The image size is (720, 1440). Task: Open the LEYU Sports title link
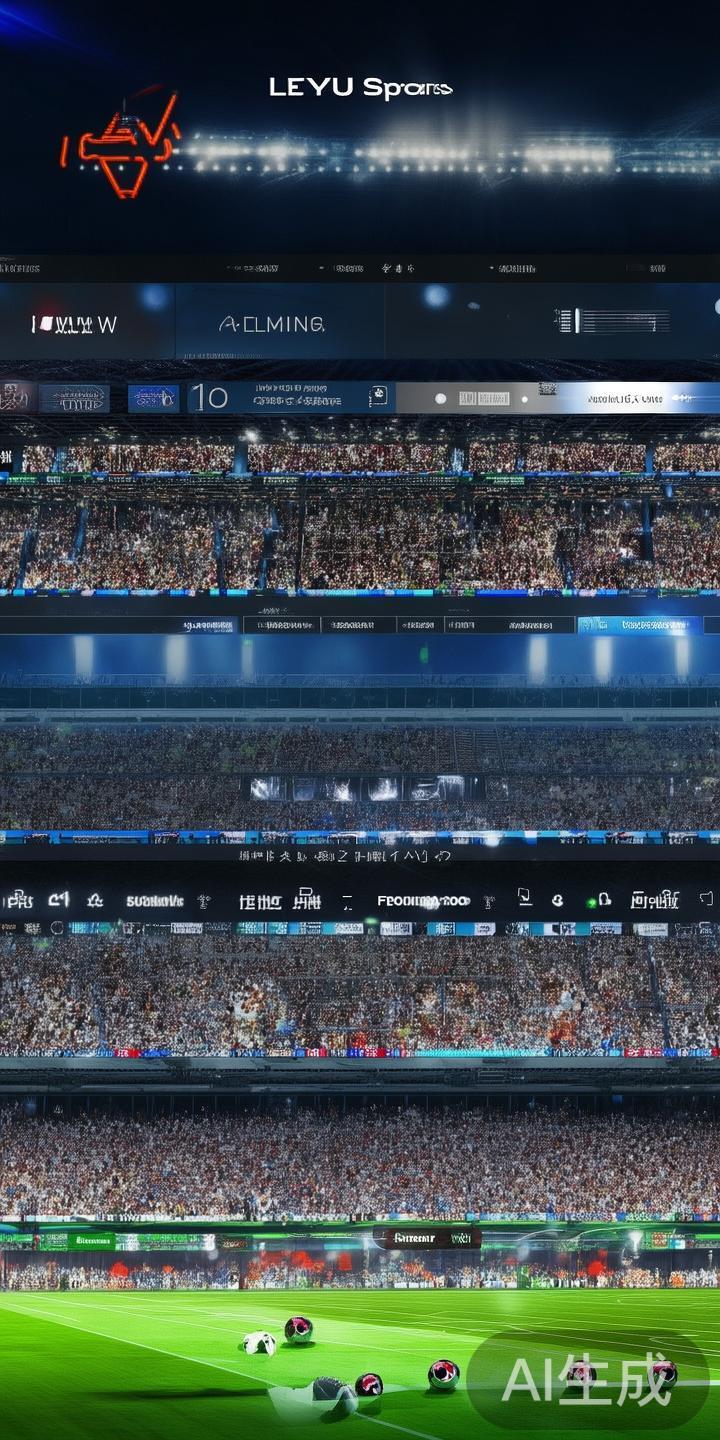(360, 88)
